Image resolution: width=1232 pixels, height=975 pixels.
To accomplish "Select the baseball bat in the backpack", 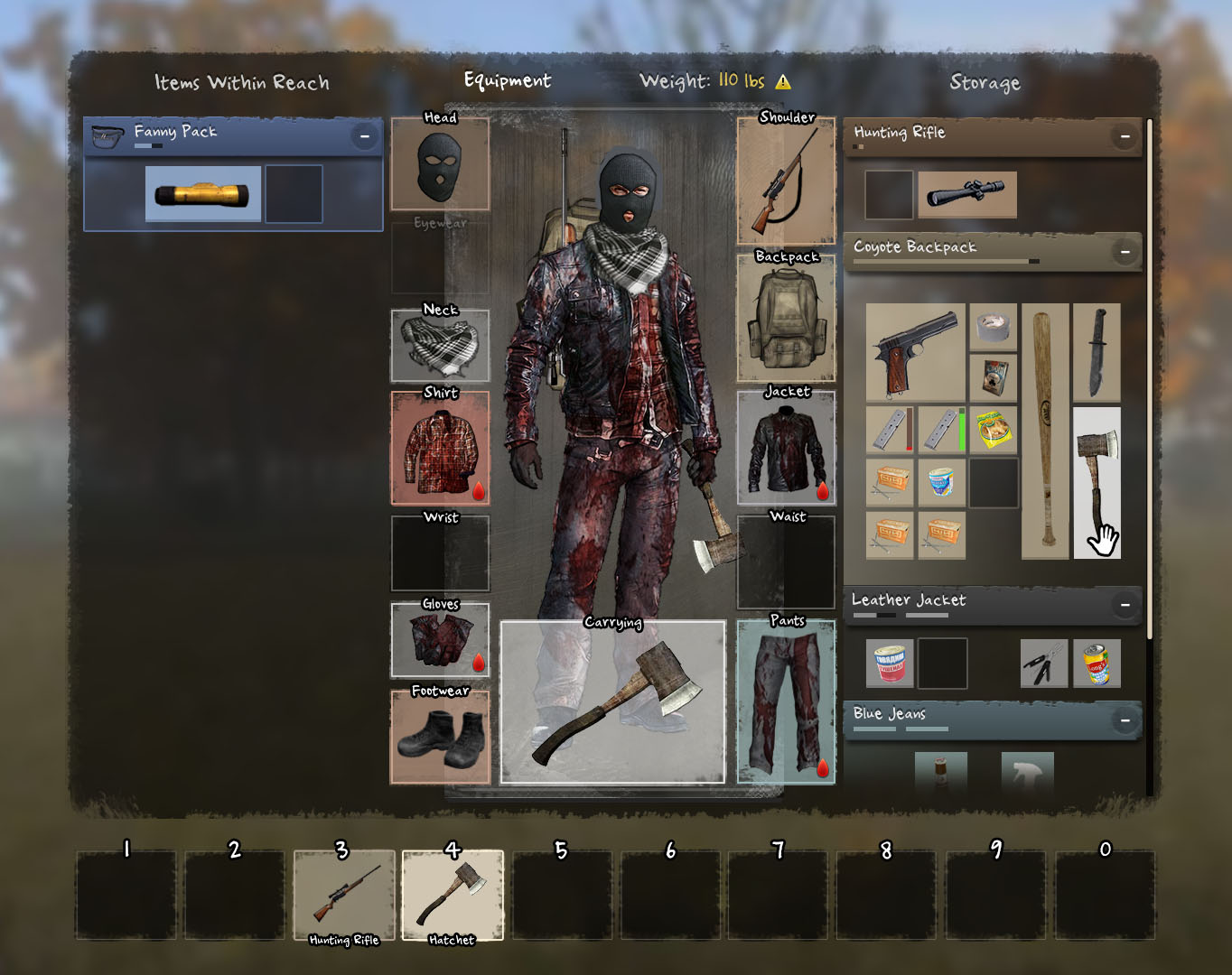I will (1045, 431).
